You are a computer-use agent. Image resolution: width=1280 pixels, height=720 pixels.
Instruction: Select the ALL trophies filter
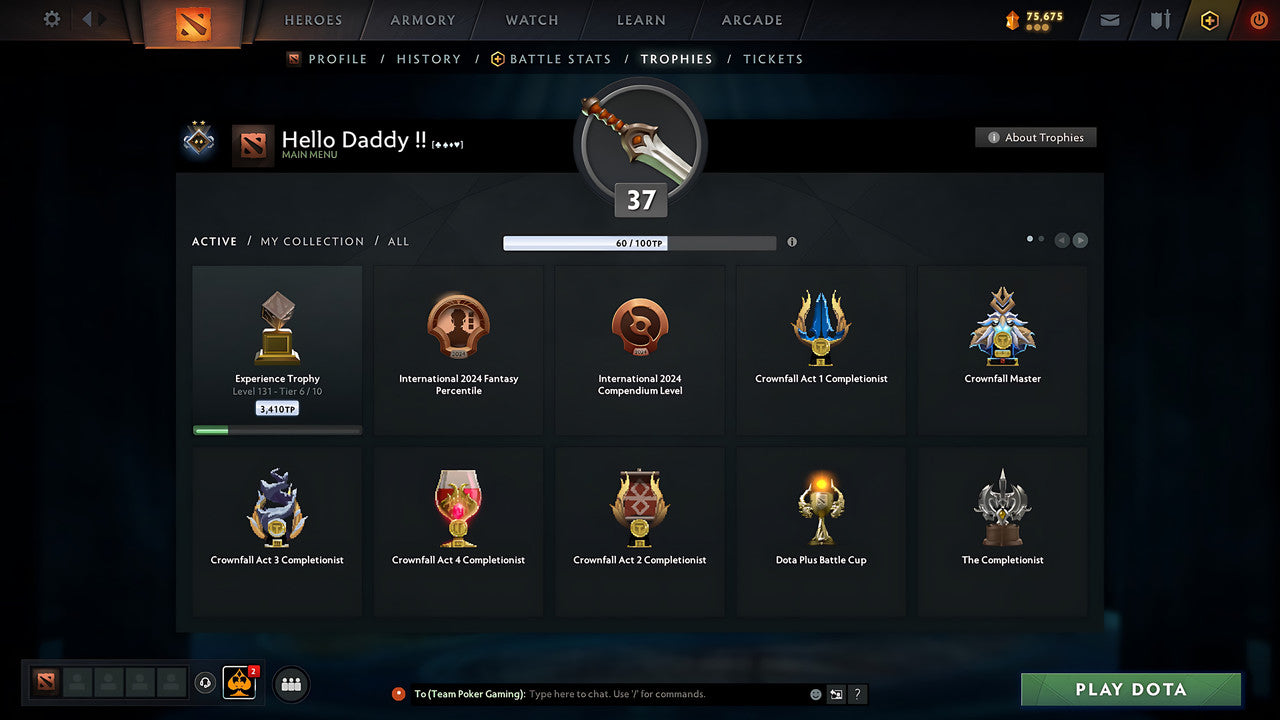[x=398, y=241]
